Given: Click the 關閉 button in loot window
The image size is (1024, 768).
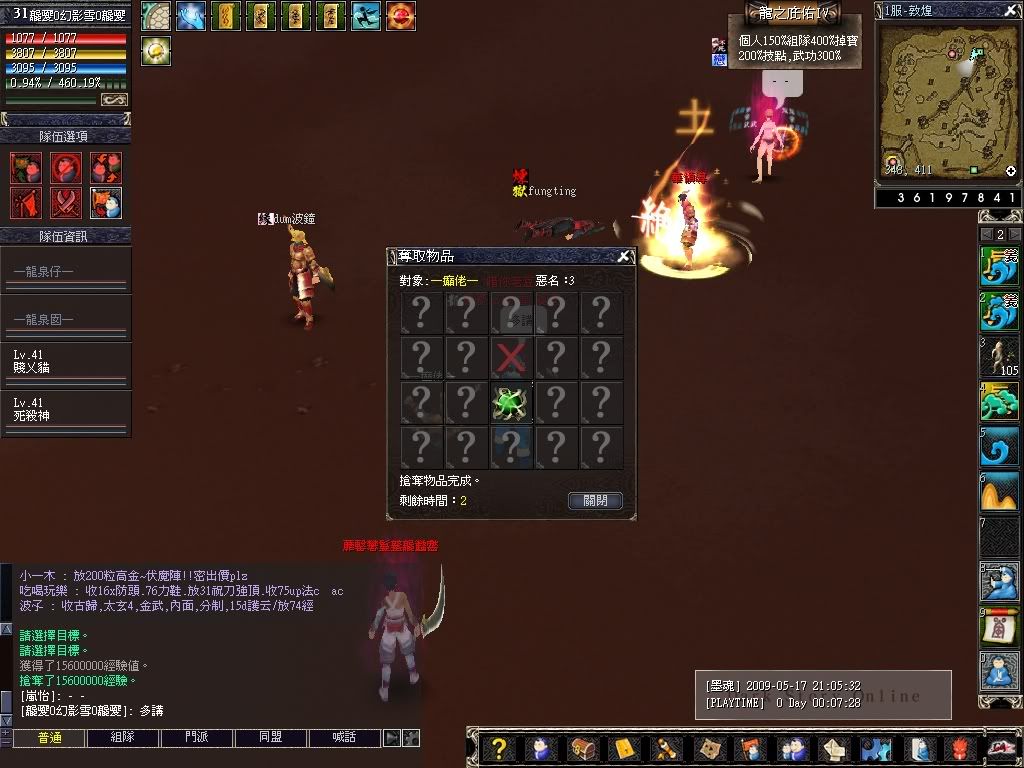Looking at the screenshot, I should pos(596,500).
